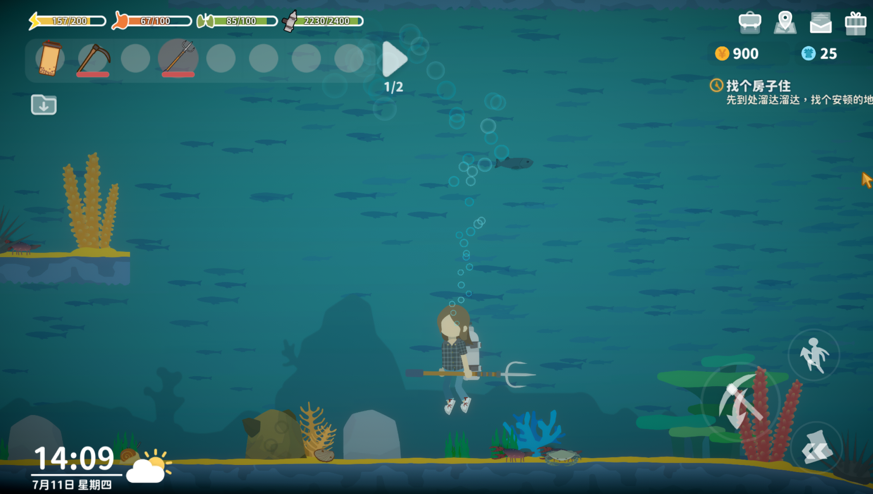
Task: Click the weather and clock display
Action: click(100, 467)
